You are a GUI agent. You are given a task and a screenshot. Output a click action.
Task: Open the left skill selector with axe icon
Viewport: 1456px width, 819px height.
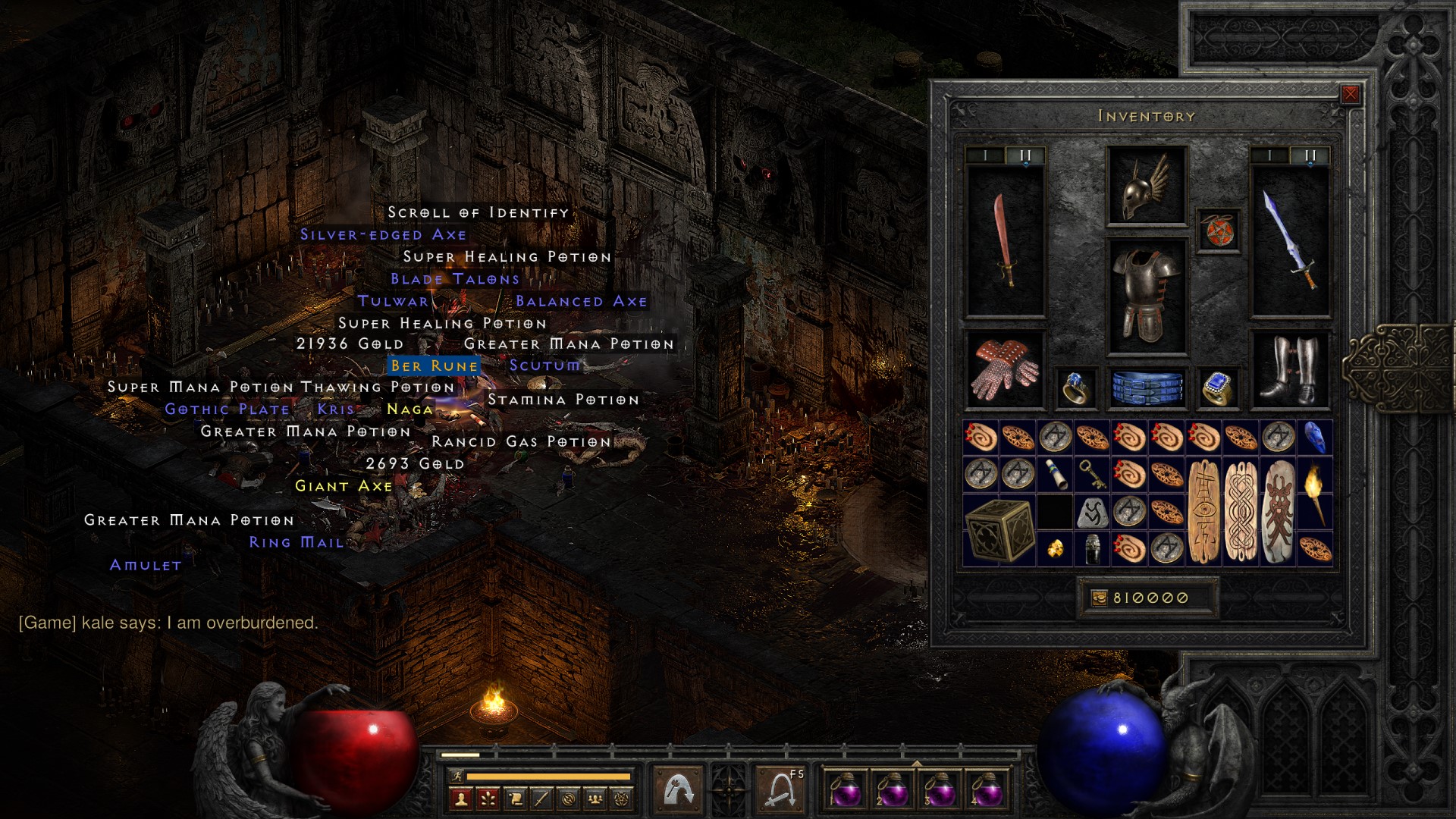tap(677, 791)
